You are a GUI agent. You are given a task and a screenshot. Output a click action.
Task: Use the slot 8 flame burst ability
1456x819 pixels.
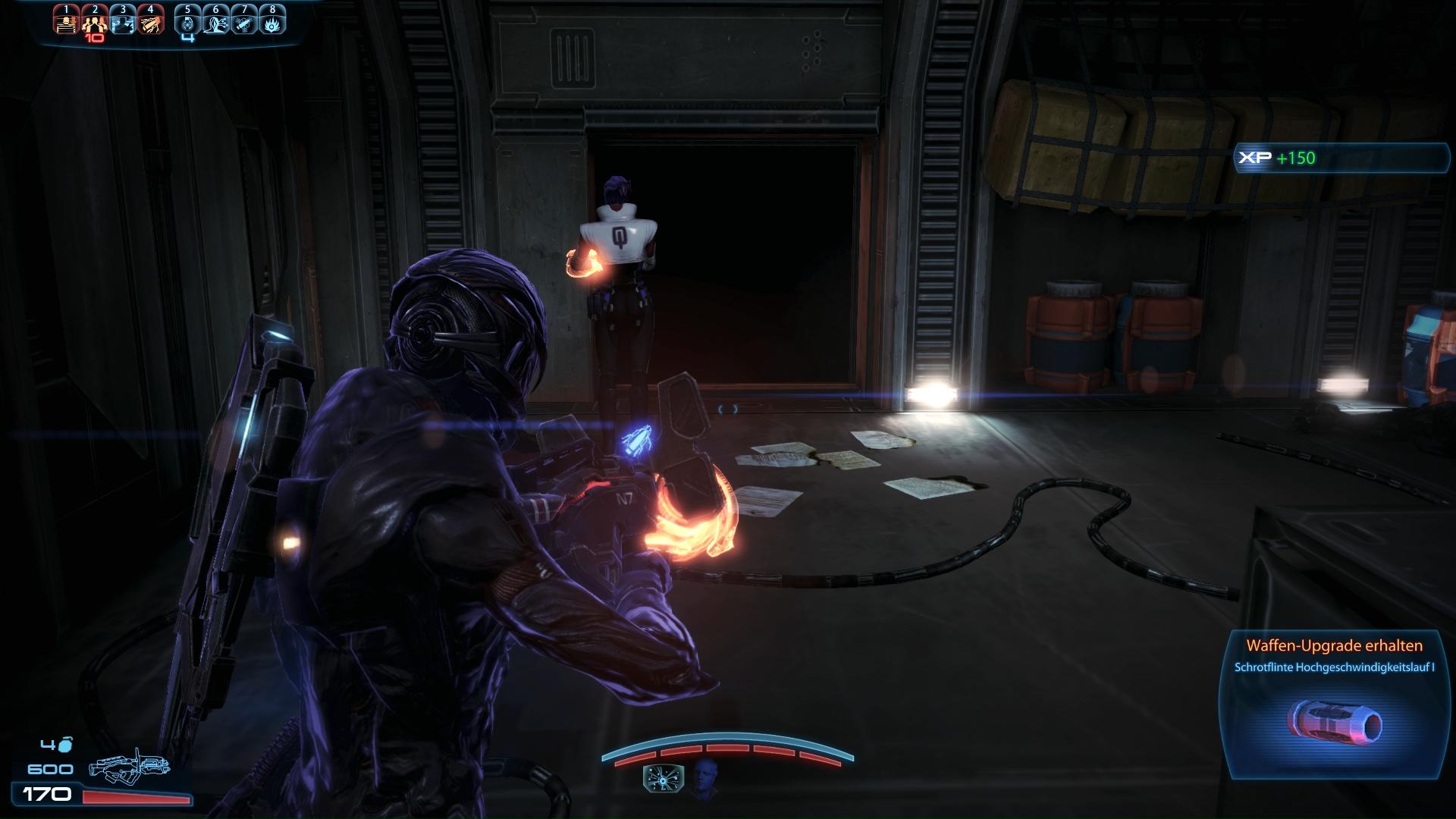click(272, 24)
